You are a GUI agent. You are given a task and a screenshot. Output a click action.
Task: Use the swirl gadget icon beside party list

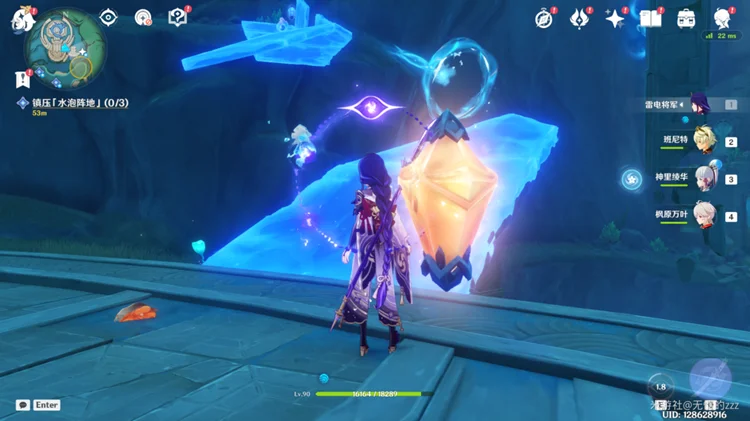tap(631, 179)
